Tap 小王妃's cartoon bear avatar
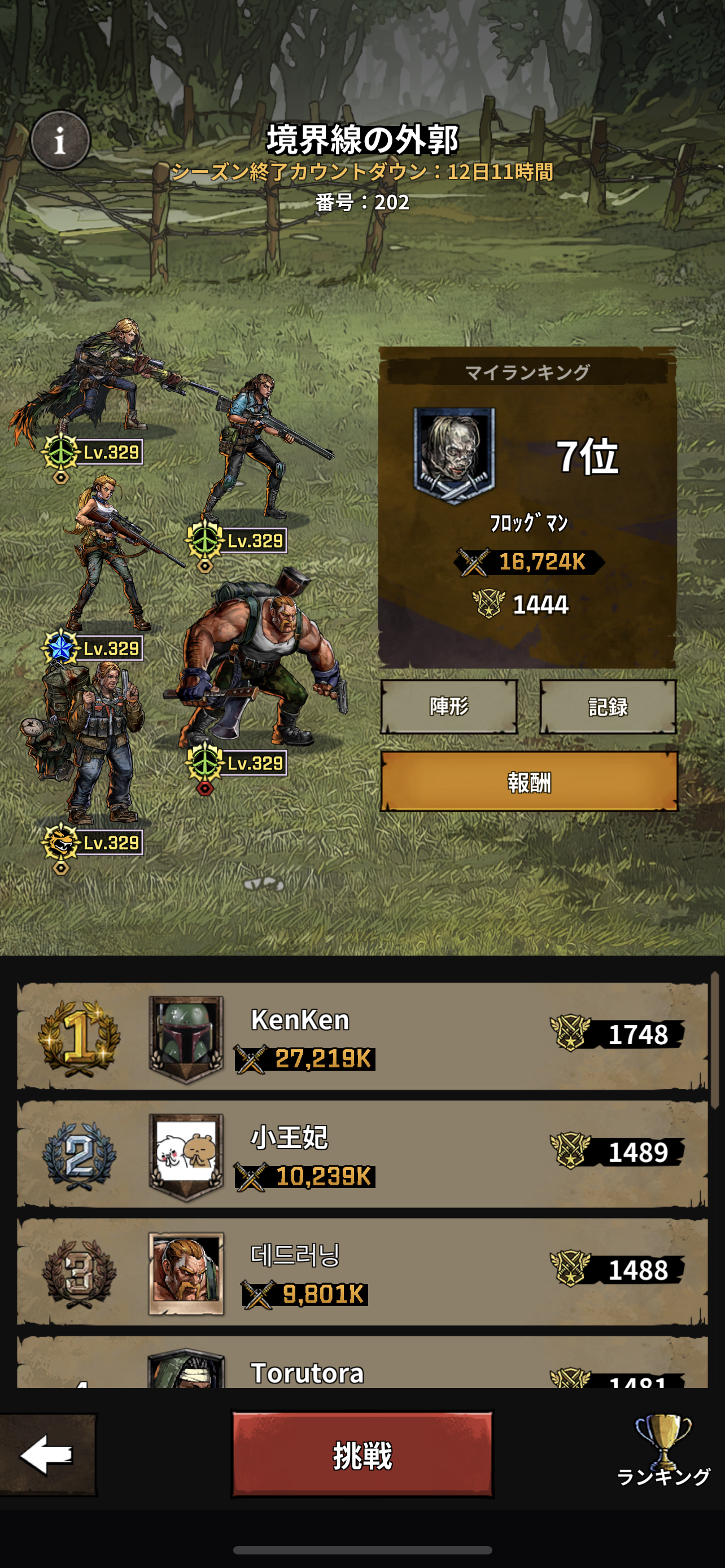The image size is (725, 1568). [x=186, y=1154]
